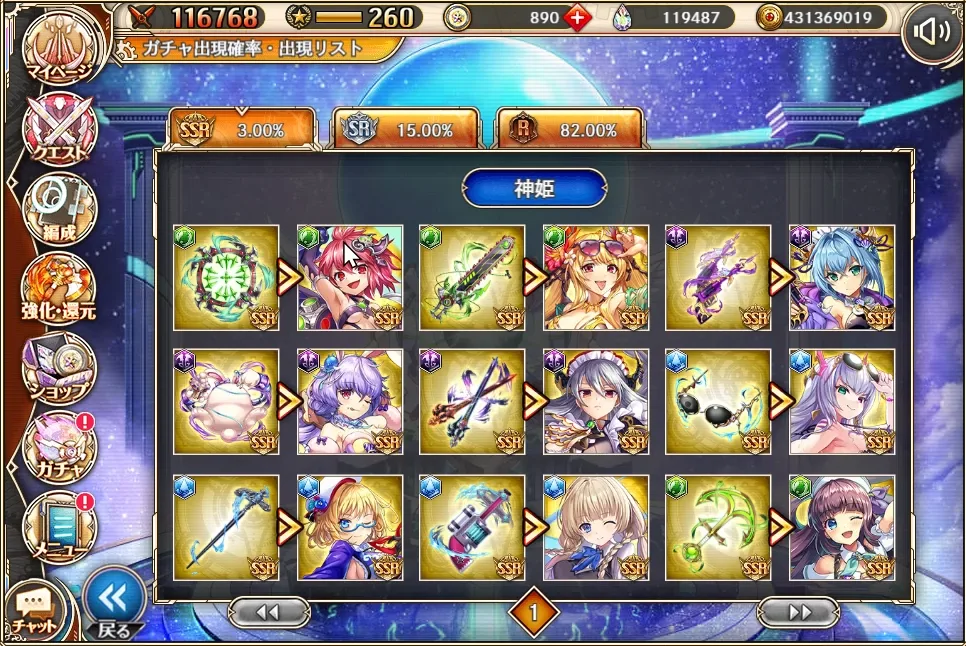This screenshot has width=966, height=646.
Task: Toggle the sound speaker button
Action: [x=932, y=33]
